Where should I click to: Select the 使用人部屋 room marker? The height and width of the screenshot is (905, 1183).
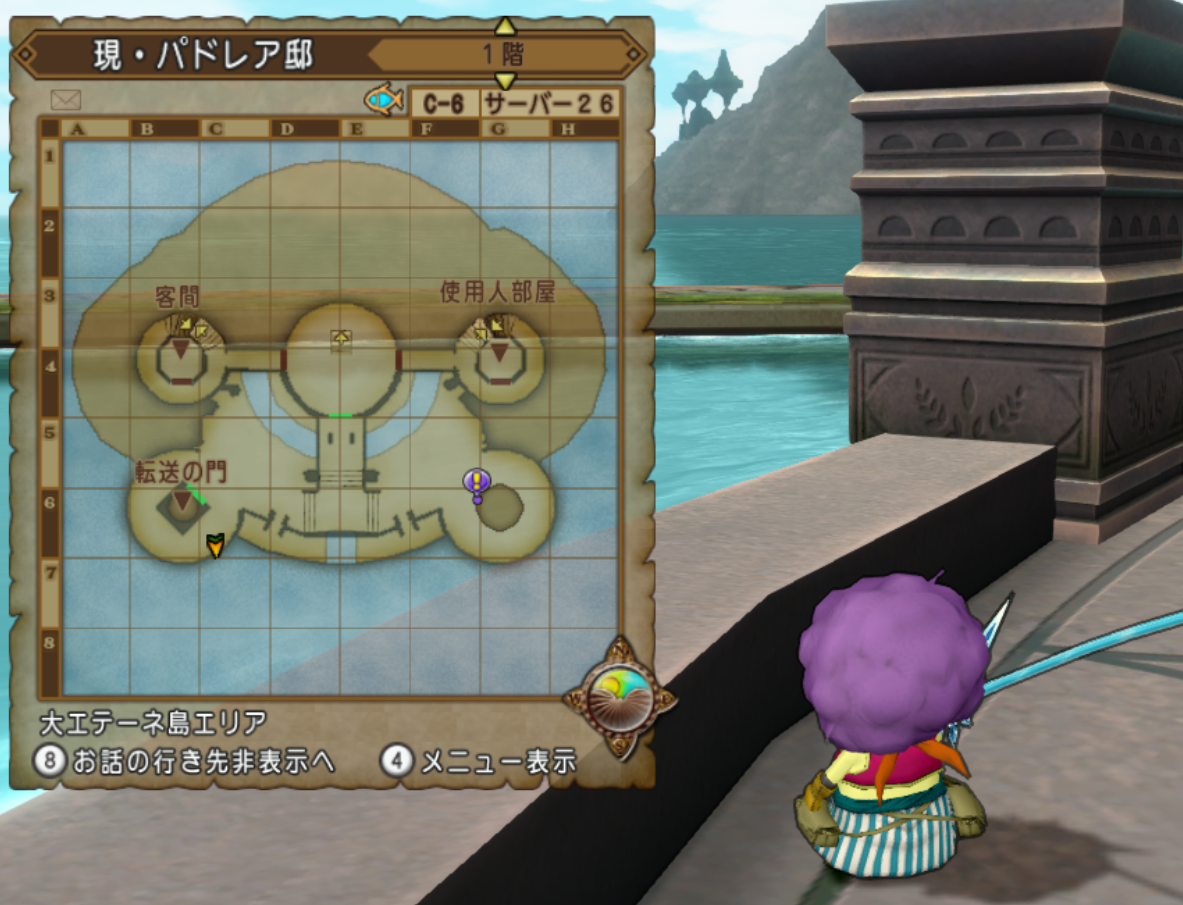(x=499, y=352)
